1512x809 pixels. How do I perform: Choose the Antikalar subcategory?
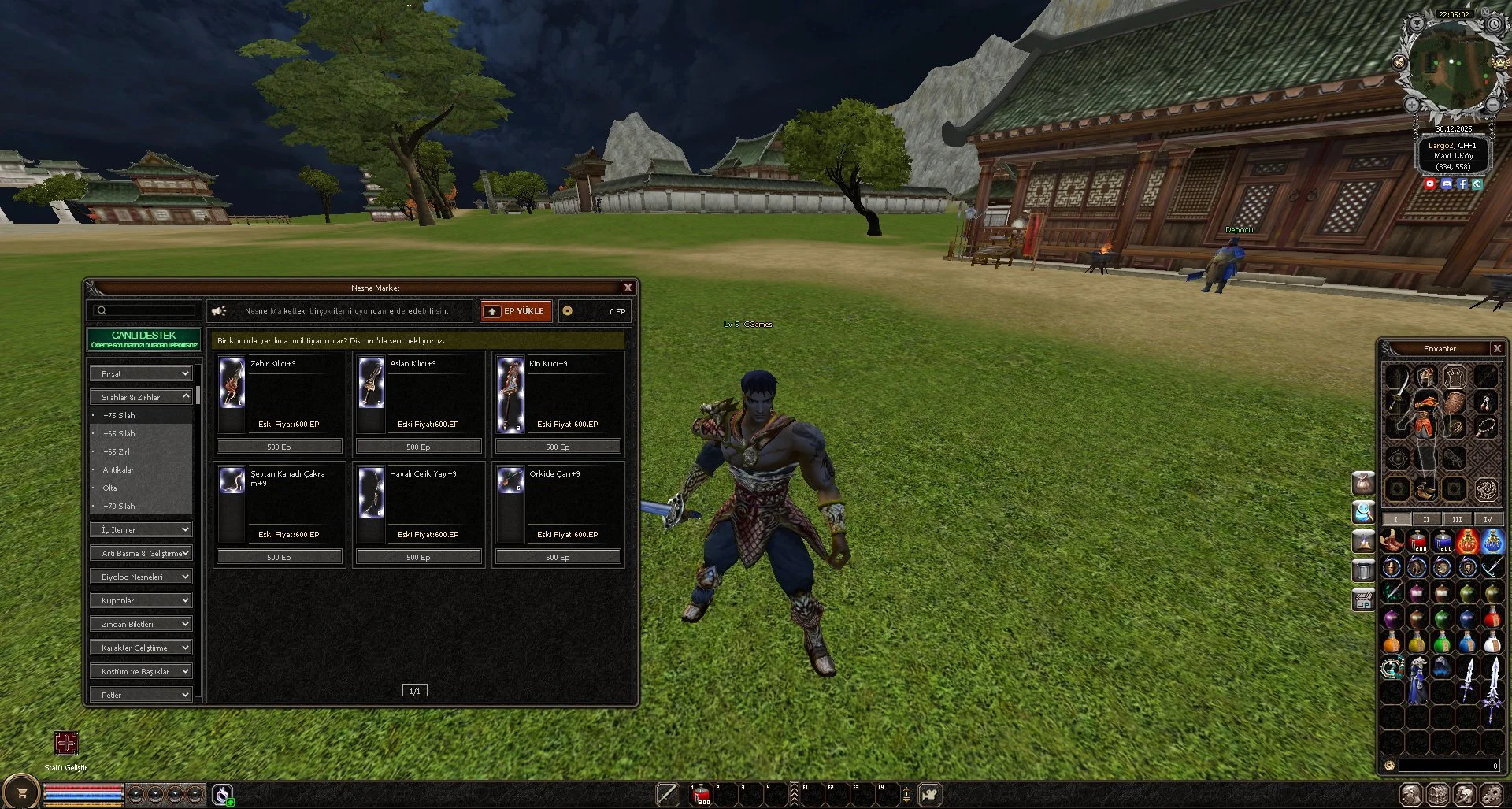[118, 470]
